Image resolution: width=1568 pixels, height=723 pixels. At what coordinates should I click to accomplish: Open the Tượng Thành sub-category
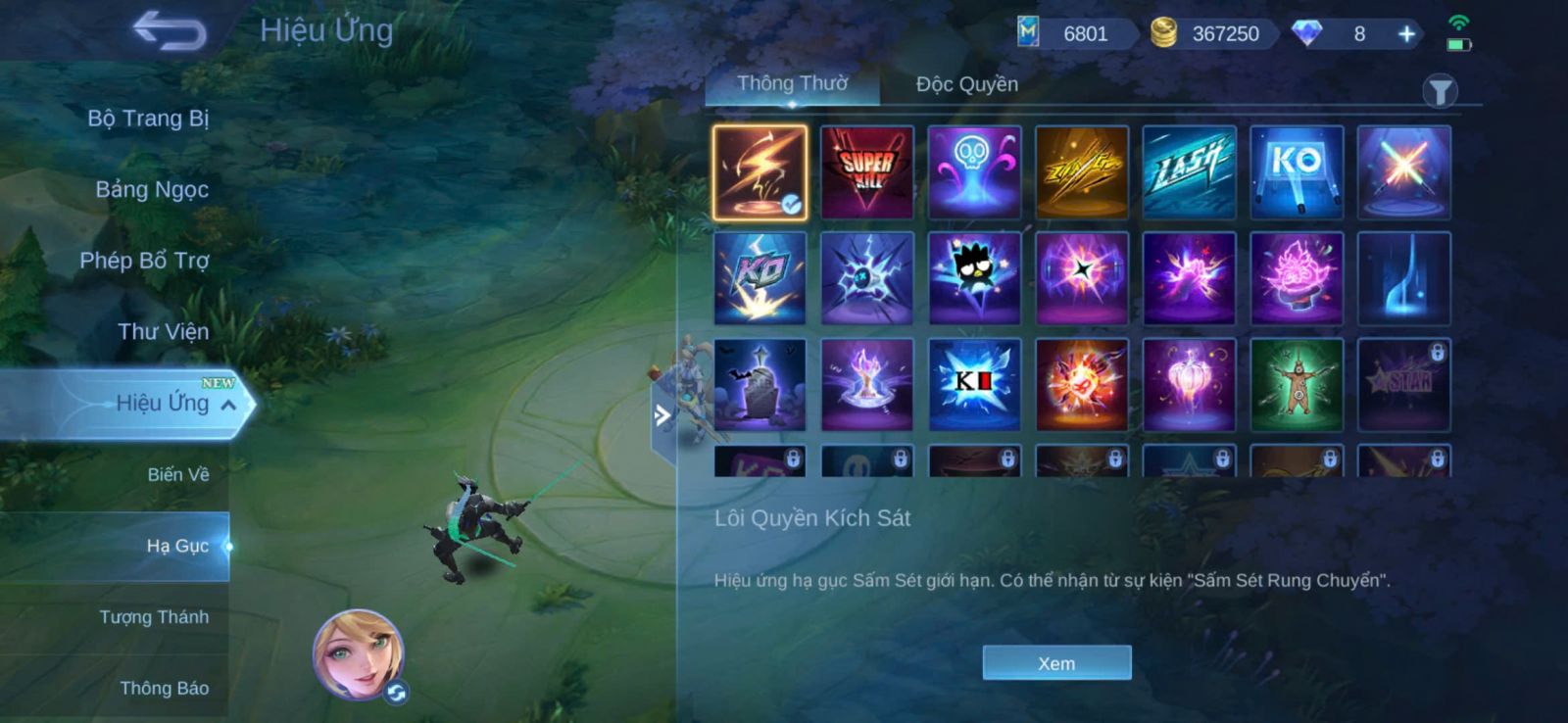(x=154, y=617)
